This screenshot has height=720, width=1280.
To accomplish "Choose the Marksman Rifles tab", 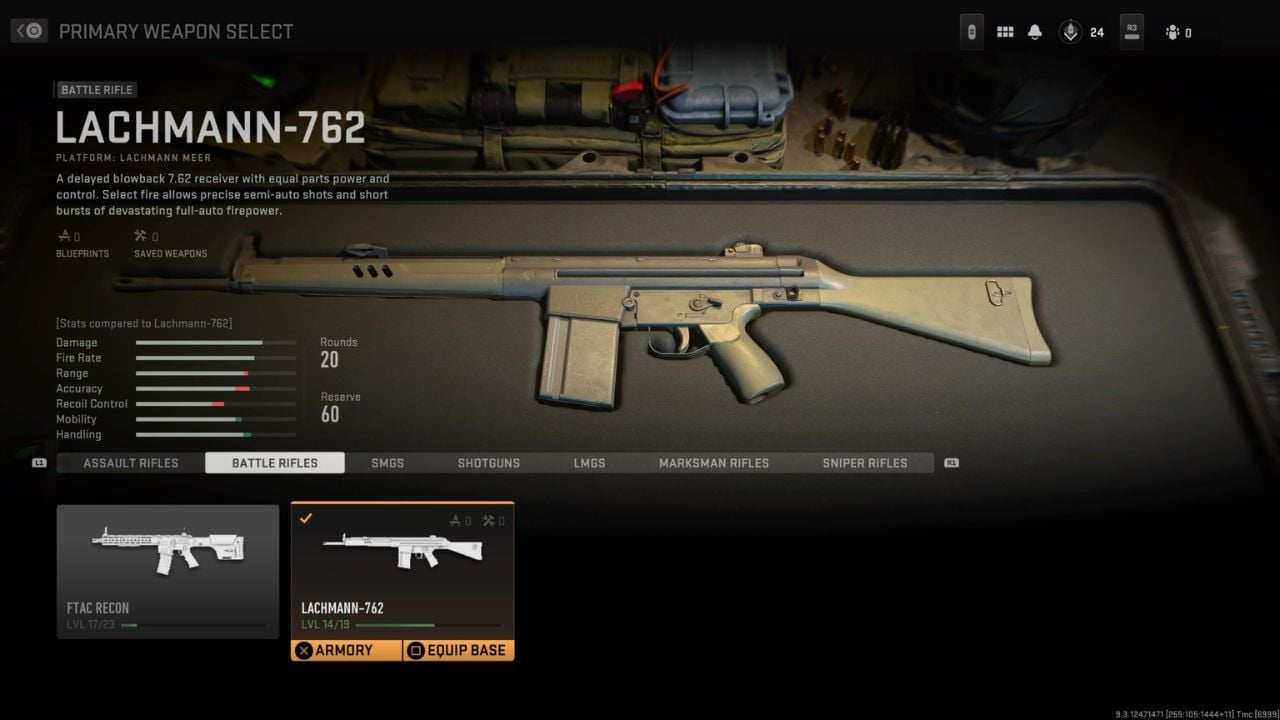I will pyautogui.click(x=714, y=463).
